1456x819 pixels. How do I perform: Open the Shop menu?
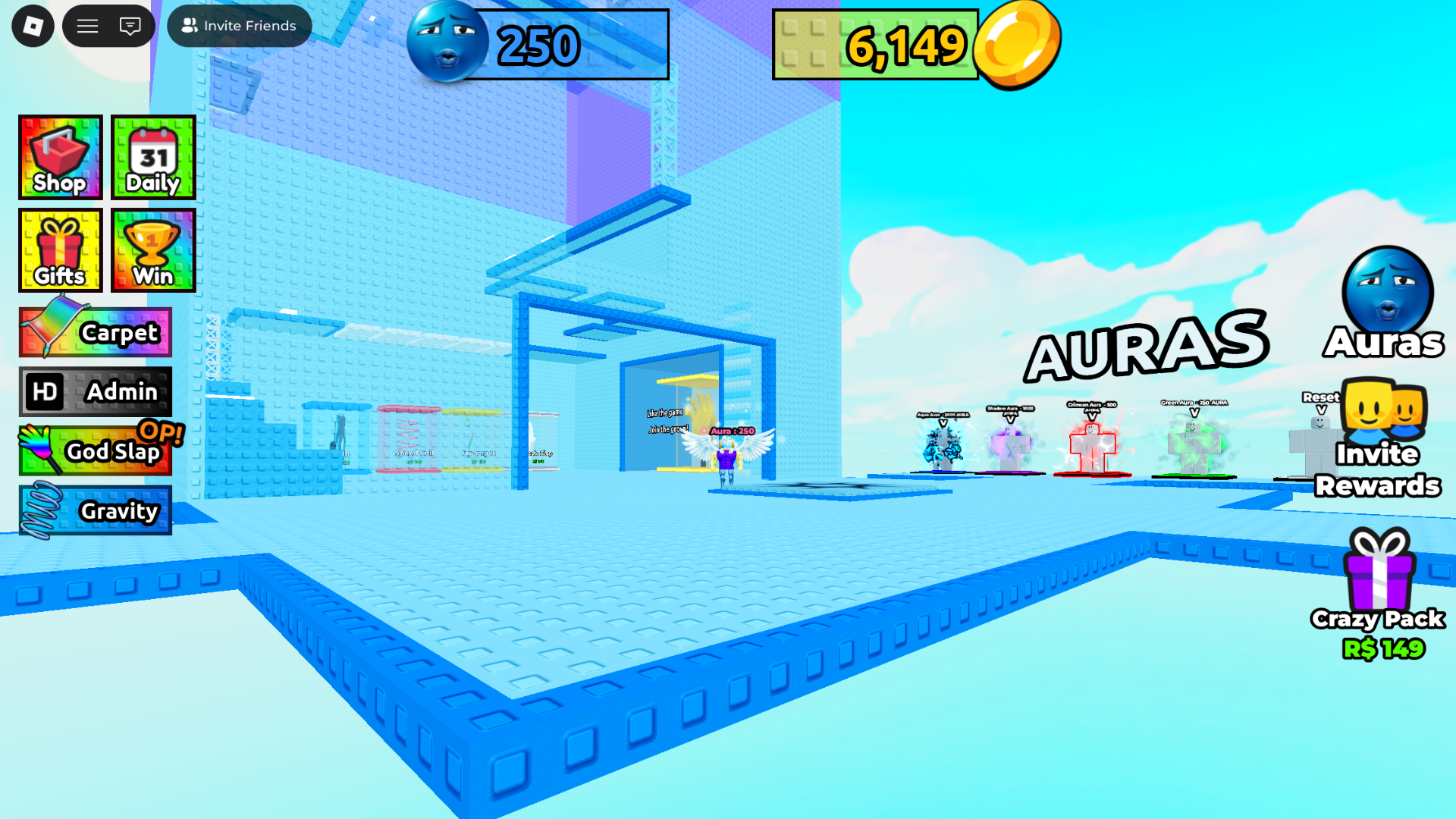coord(60,158)
